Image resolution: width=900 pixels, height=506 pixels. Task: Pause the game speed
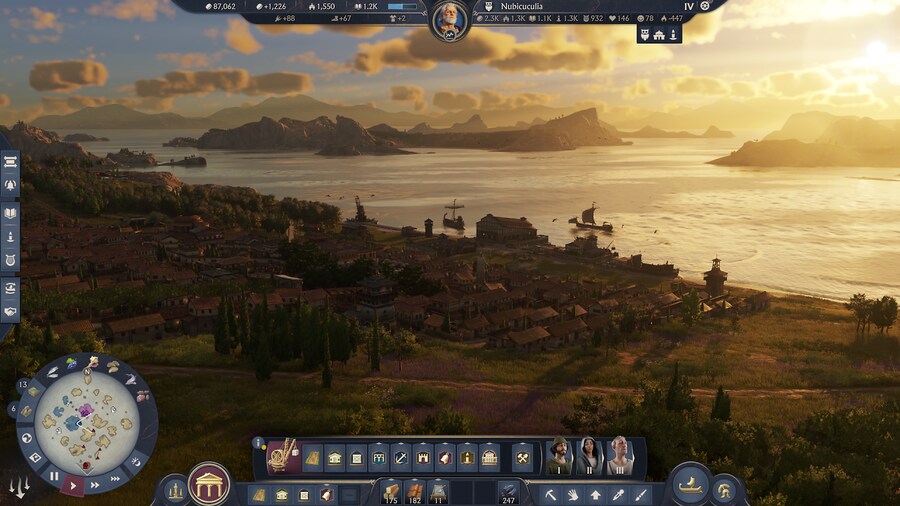(54, 476)
